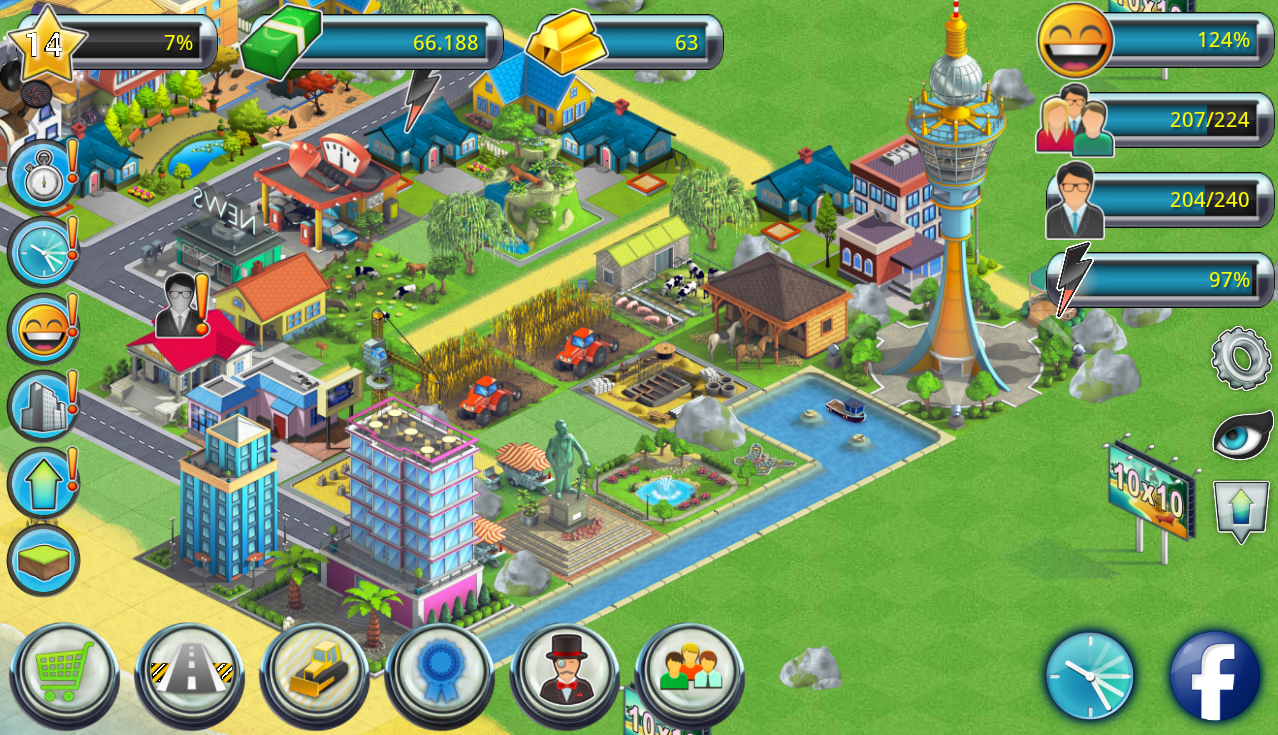Click the gold bars currency icon
This screenshot has width=1278, height=735.
pyautogui.click(x=565, y=40)
